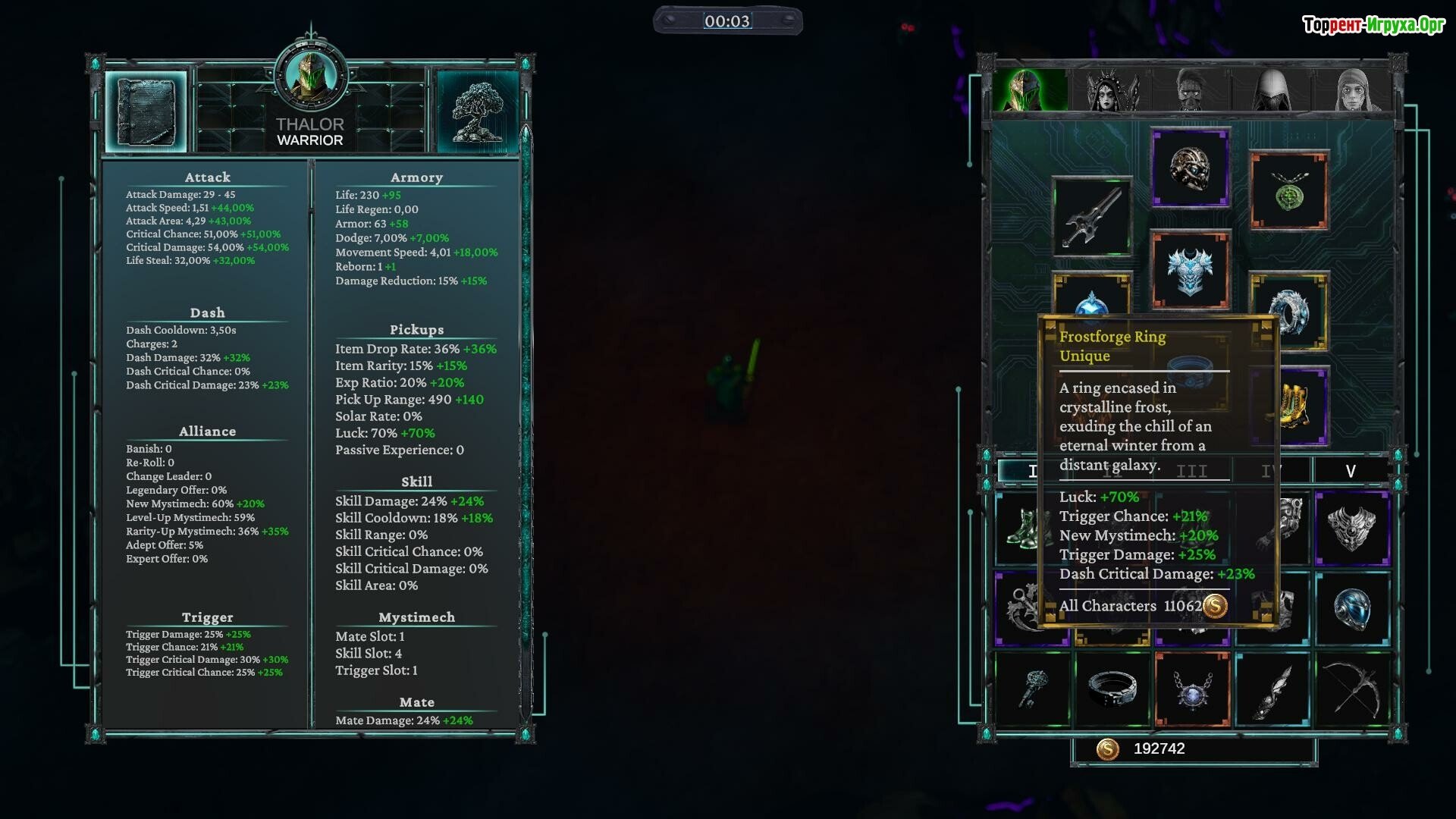Viewport: 1456px width, 819px height.
Task: Select the blue helmet in inventory
Action: pos(1352,609)
